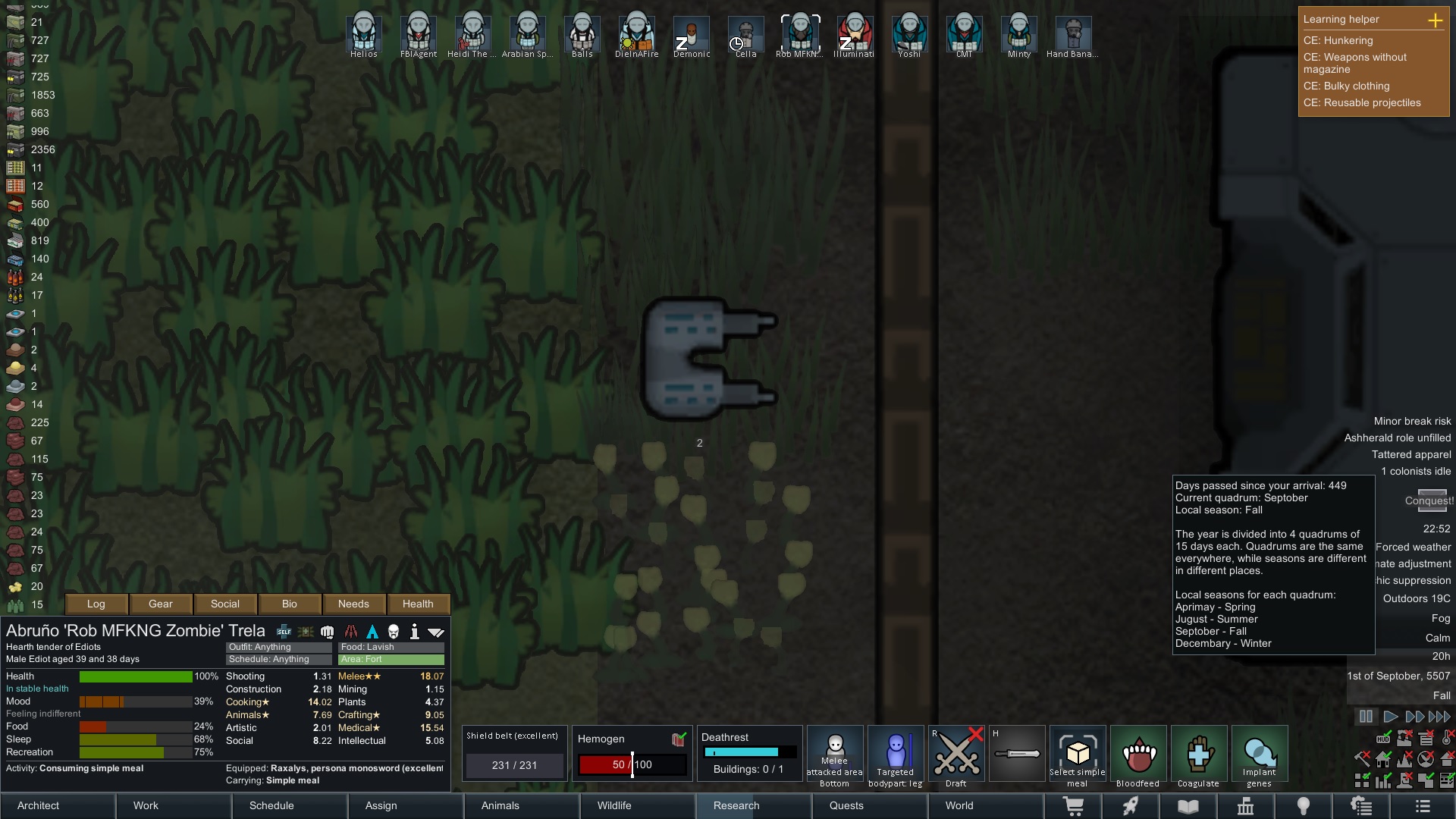Toggle Draft for the selected colonist
1456x819 pixels.
(956, 754)
